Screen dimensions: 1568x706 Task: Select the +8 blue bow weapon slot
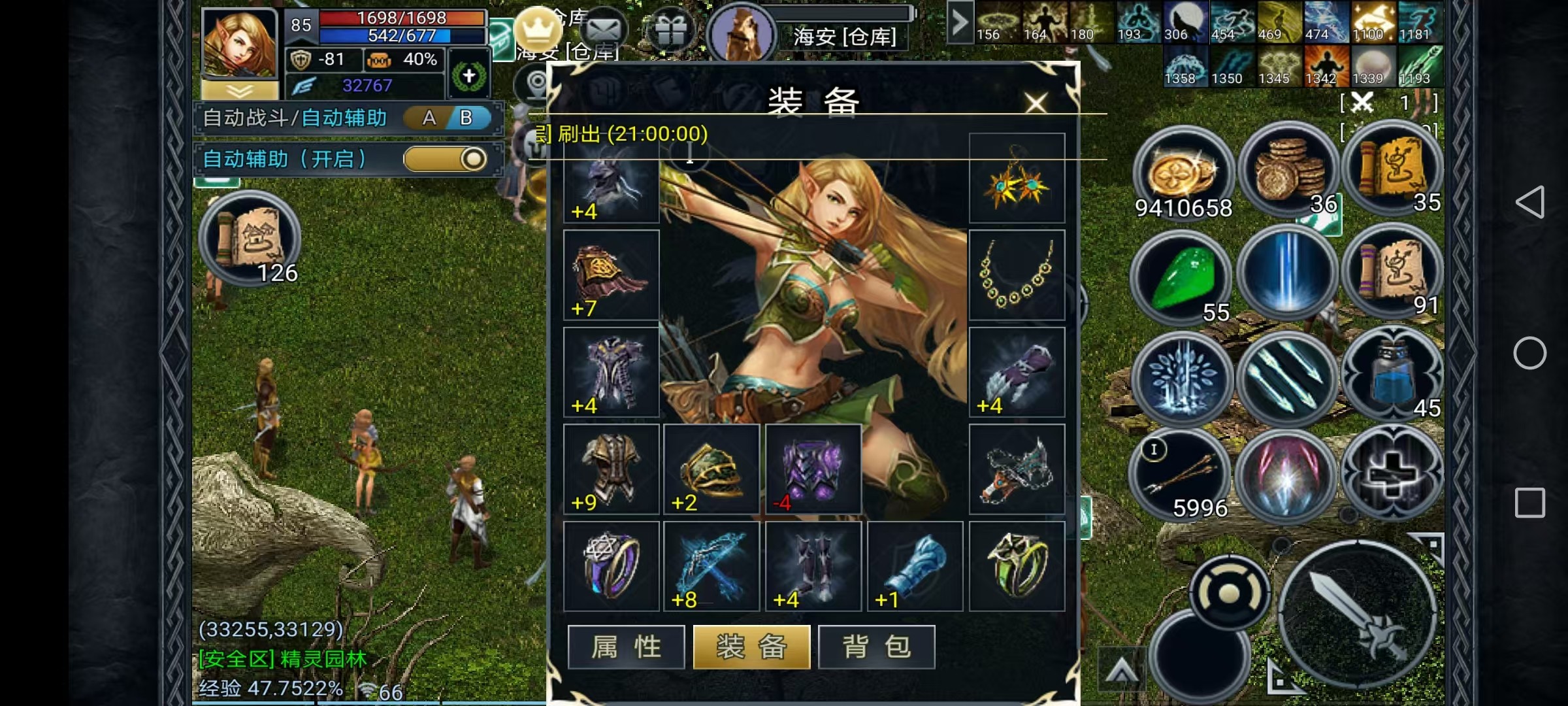(x=711, y=566)
